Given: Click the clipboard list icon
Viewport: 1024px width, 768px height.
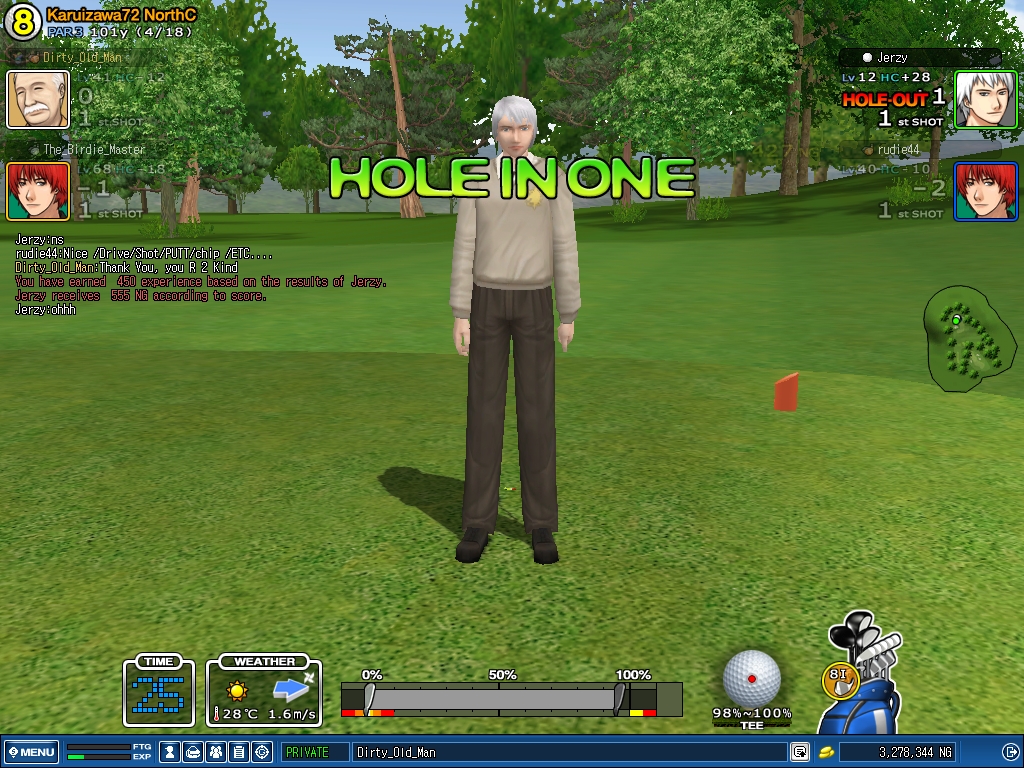Looking at the screenshot, I should tap(239, 752).
